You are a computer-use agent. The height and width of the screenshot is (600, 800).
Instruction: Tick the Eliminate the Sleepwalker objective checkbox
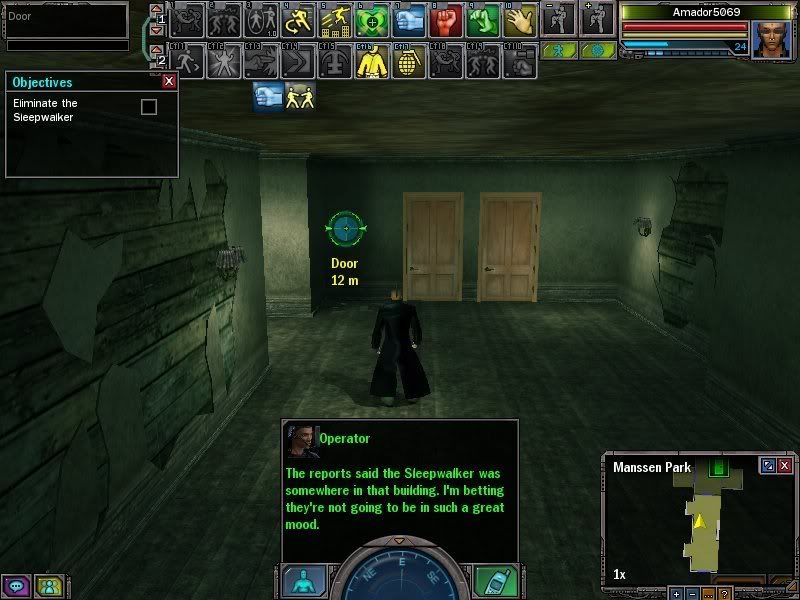(x=149, y=107)
